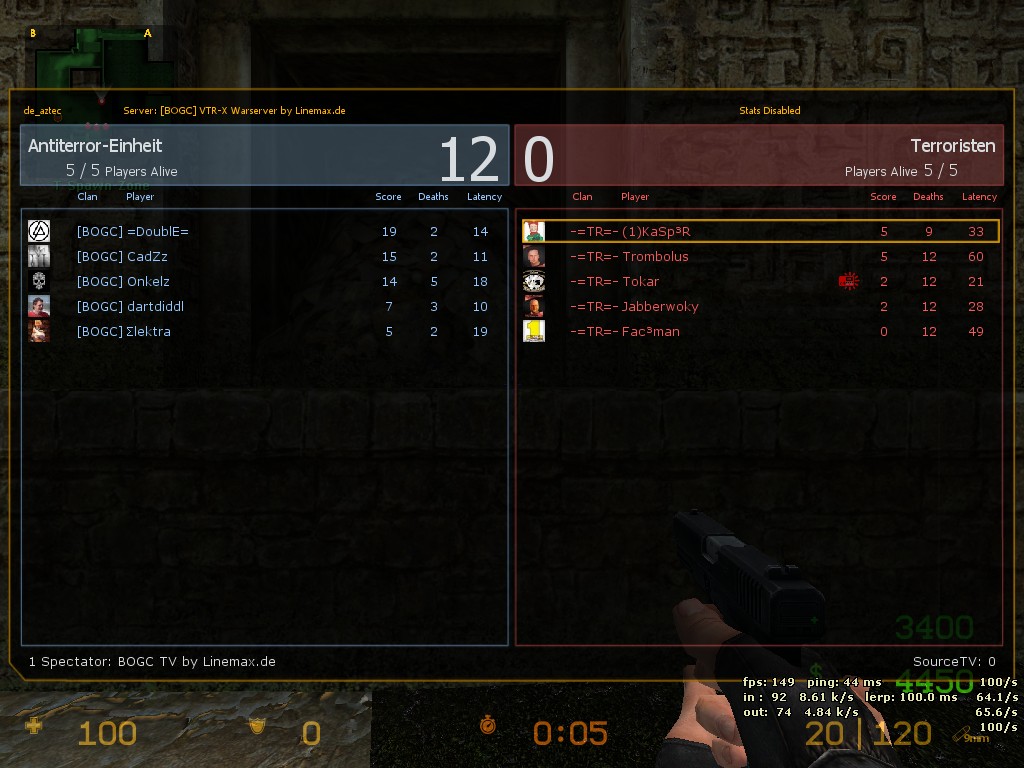The height and width of the screenshot is (768, 1024).
Task: Click the skull avatar beside Onkelz
Action: click(39, 281)
